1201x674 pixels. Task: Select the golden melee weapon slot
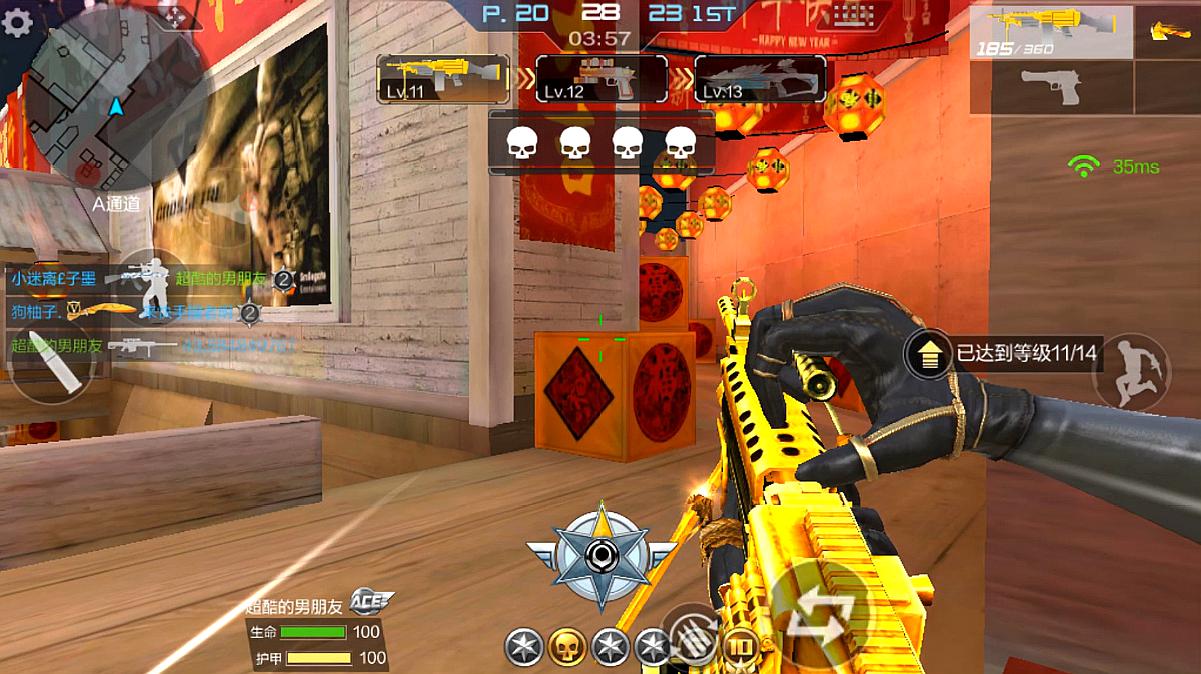point(1166,32)
